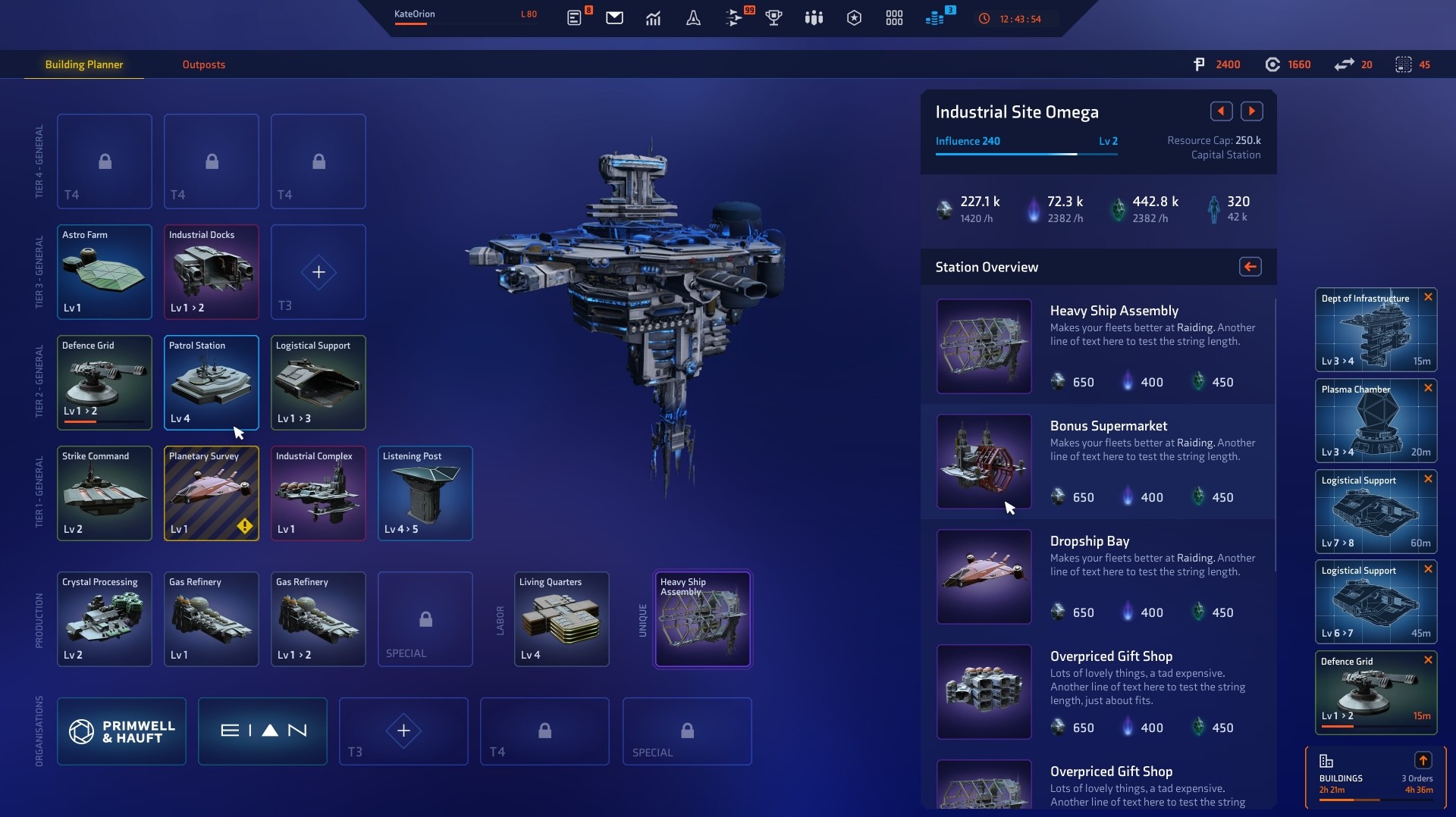Select the Building Planner tab
Image resolution: width=1456 pixels, height=817 pixels.
pyautogui.click(x=83, y=64)
